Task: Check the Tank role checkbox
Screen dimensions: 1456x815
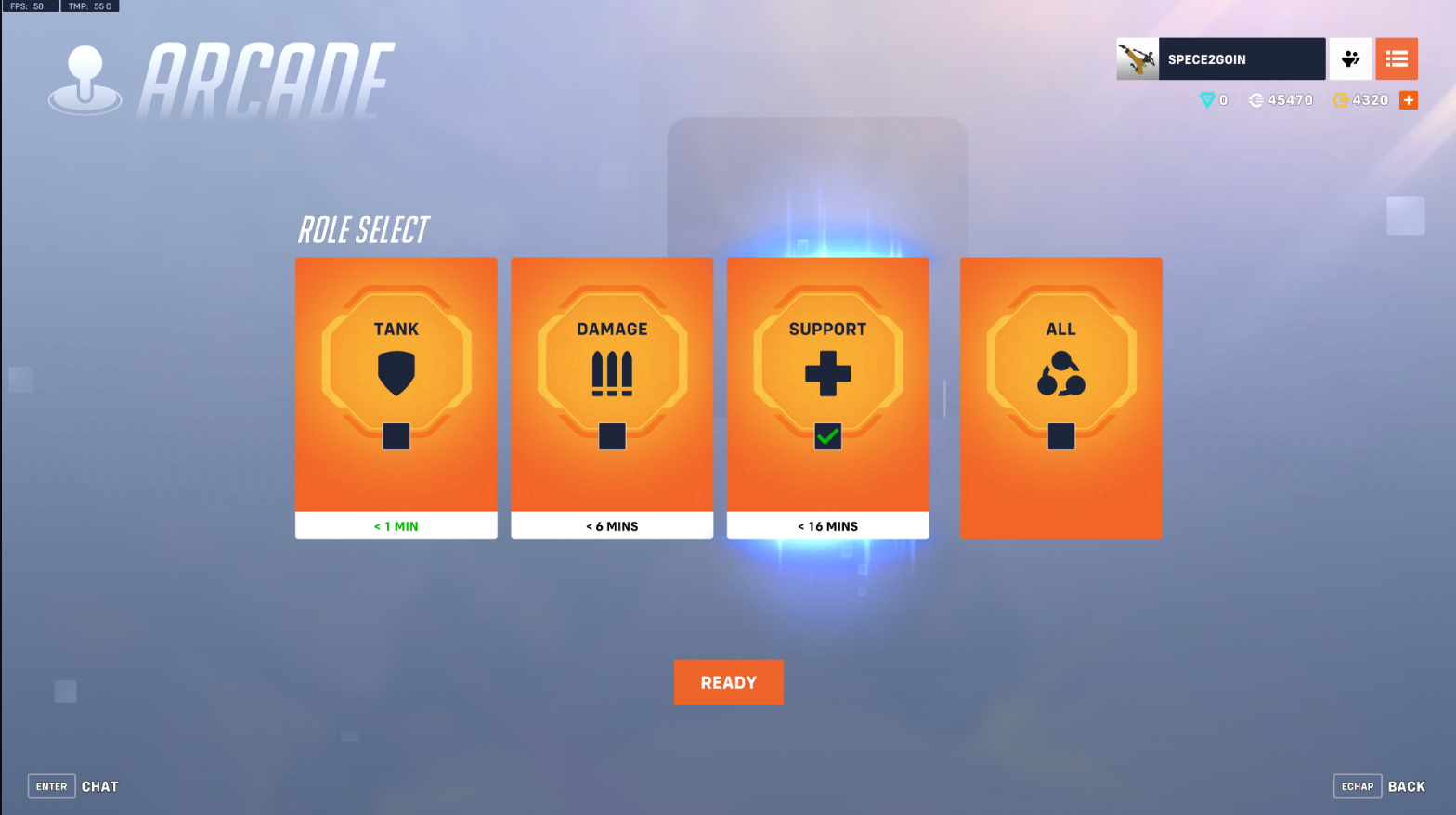Action: 396,435
